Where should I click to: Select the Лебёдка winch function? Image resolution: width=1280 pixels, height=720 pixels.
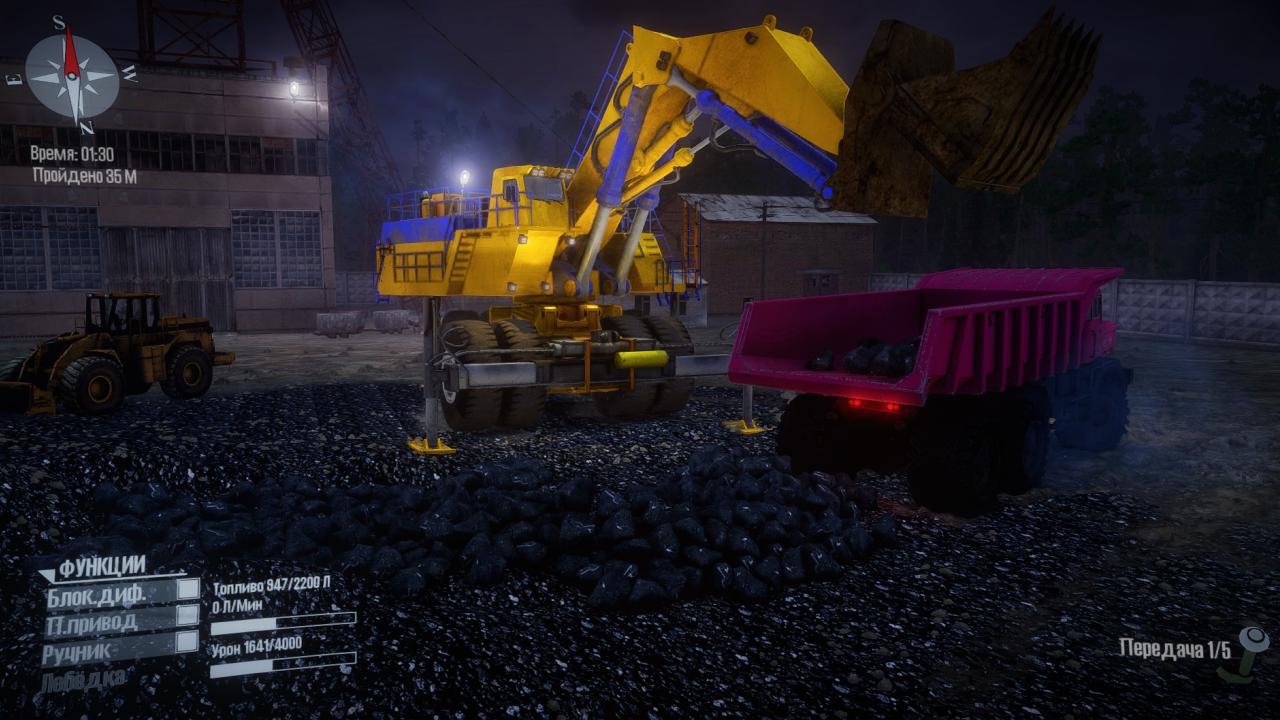pyautogui.click(x=84, y=681)
